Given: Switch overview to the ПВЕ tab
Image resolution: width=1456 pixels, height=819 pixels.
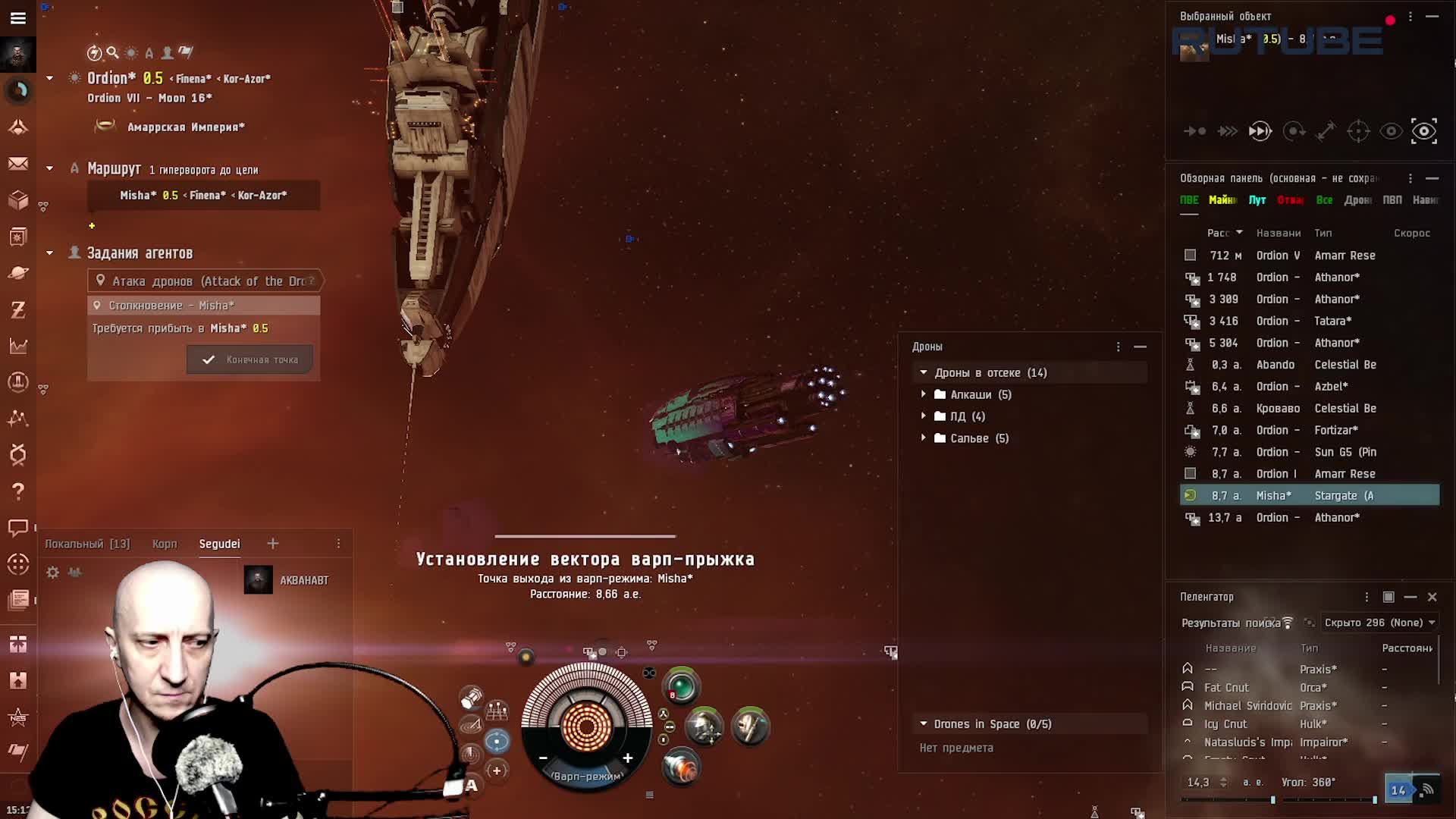Looking at the screenshot, I should coord(1189,200).
